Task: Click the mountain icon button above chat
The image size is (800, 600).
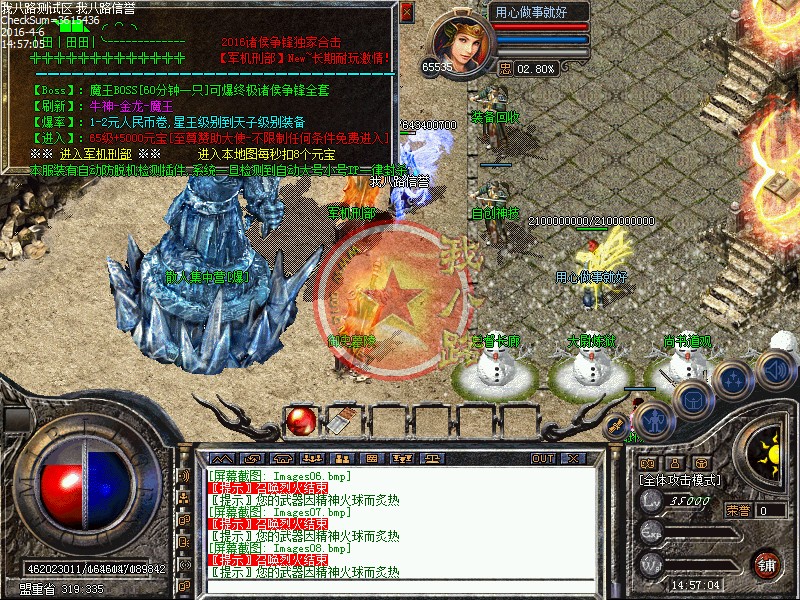Action: [221, 458]
